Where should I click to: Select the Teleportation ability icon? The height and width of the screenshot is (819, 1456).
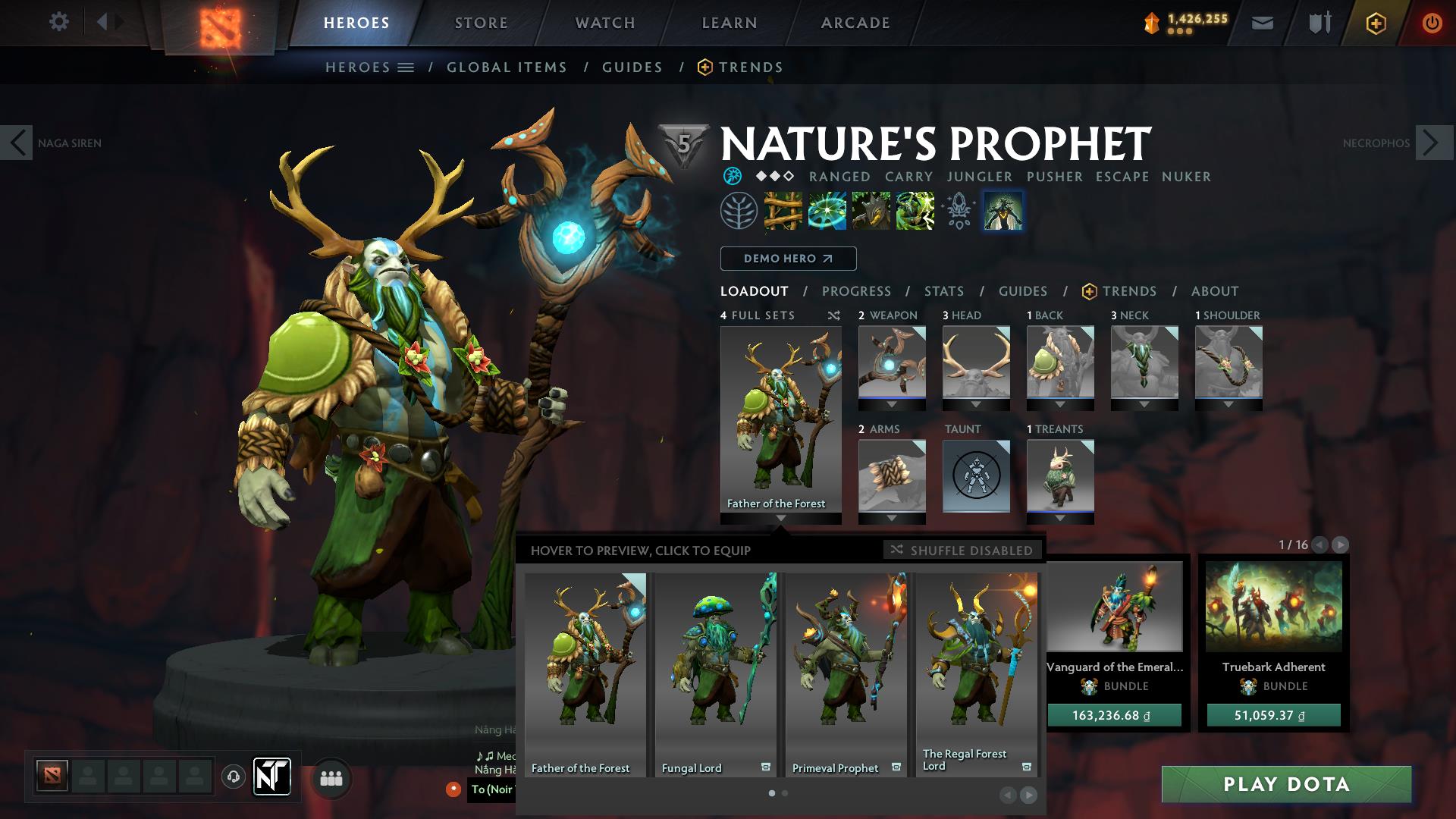point(829,212)
